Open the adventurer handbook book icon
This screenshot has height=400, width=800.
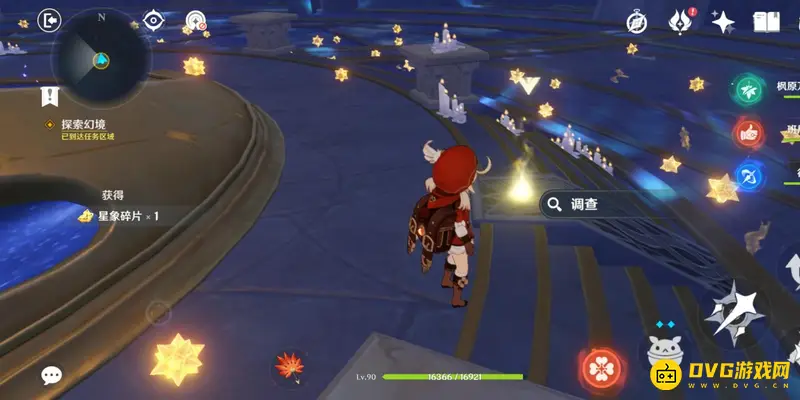pos(766,21)
